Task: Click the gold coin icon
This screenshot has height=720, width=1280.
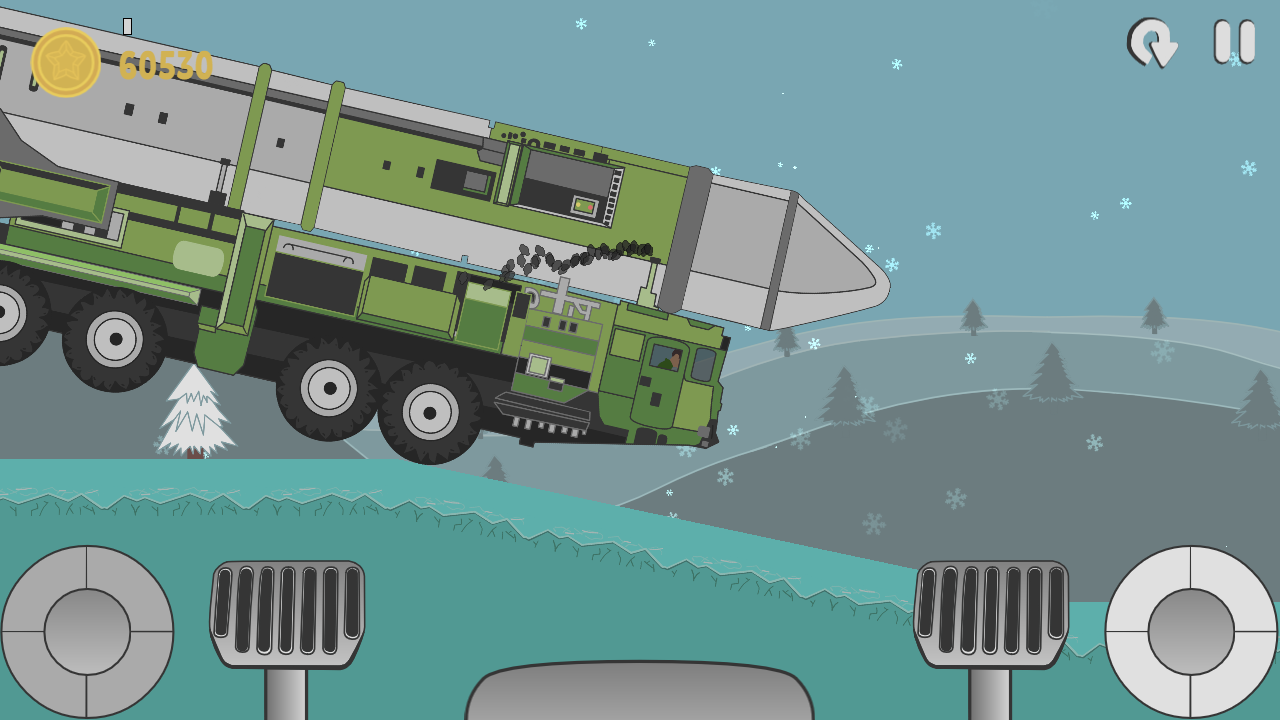Action: pos(66,60)
